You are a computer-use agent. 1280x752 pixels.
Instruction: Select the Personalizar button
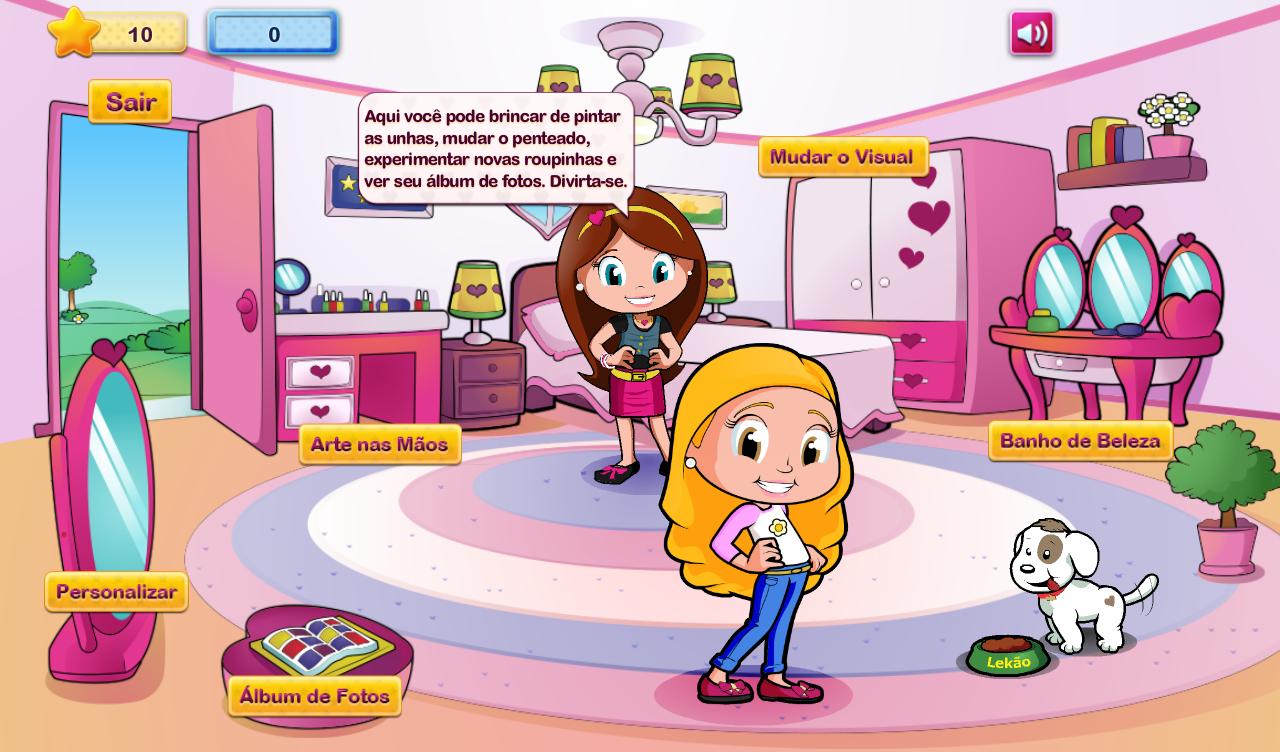pyautogui.click(x=116, y=592)
